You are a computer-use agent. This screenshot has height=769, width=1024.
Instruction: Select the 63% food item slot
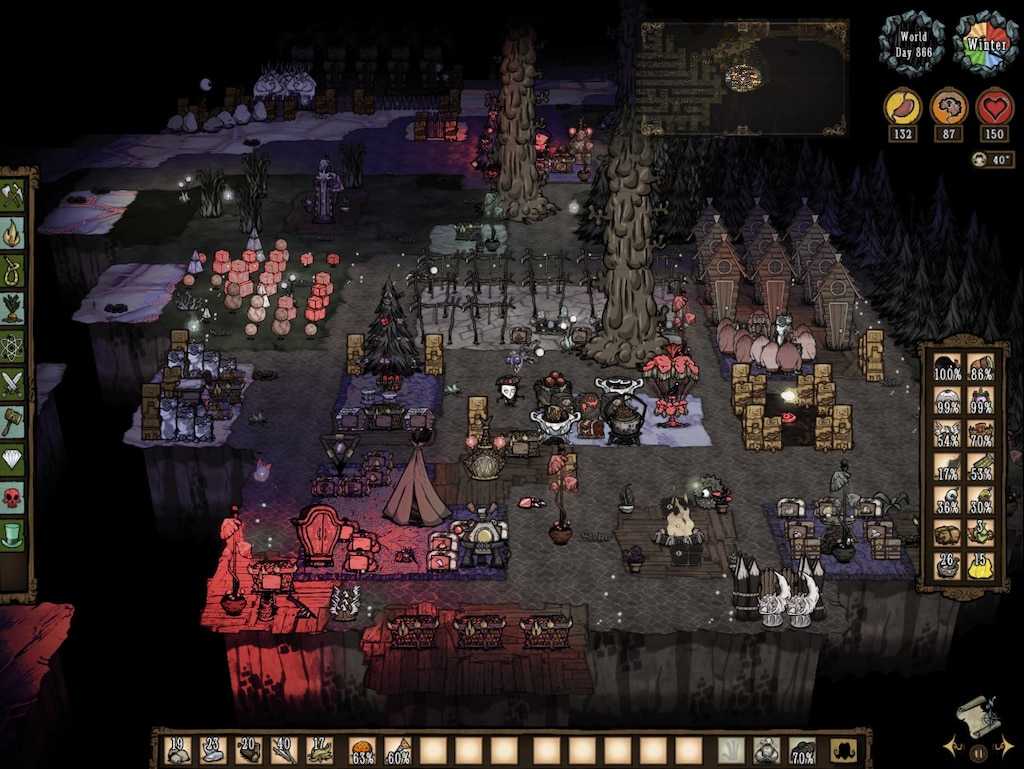362,750
